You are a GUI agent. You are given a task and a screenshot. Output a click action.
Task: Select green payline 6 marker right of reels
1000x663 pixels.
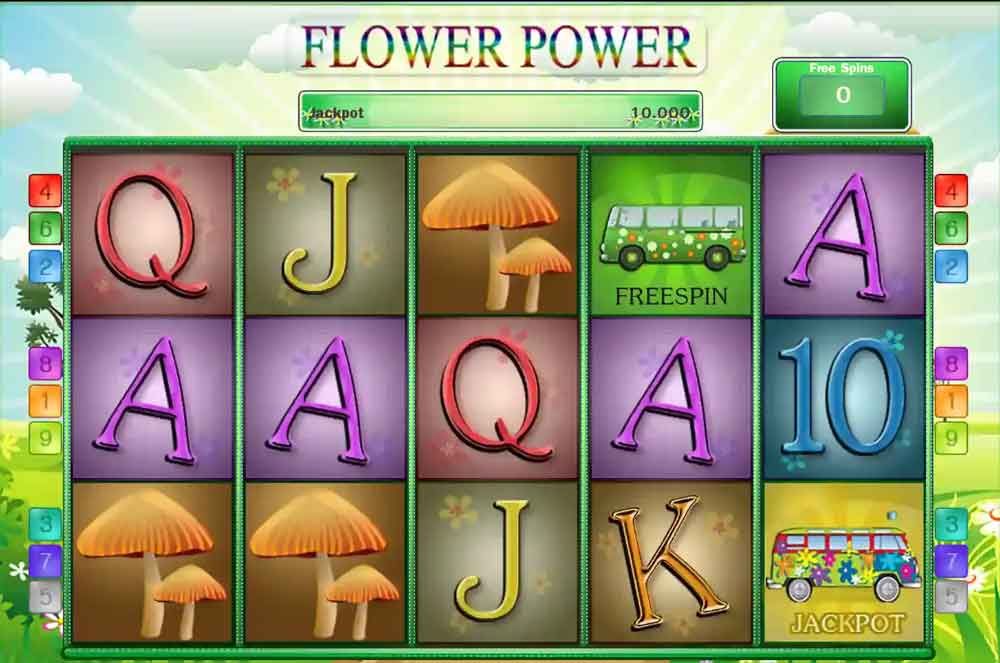point(951,228)
